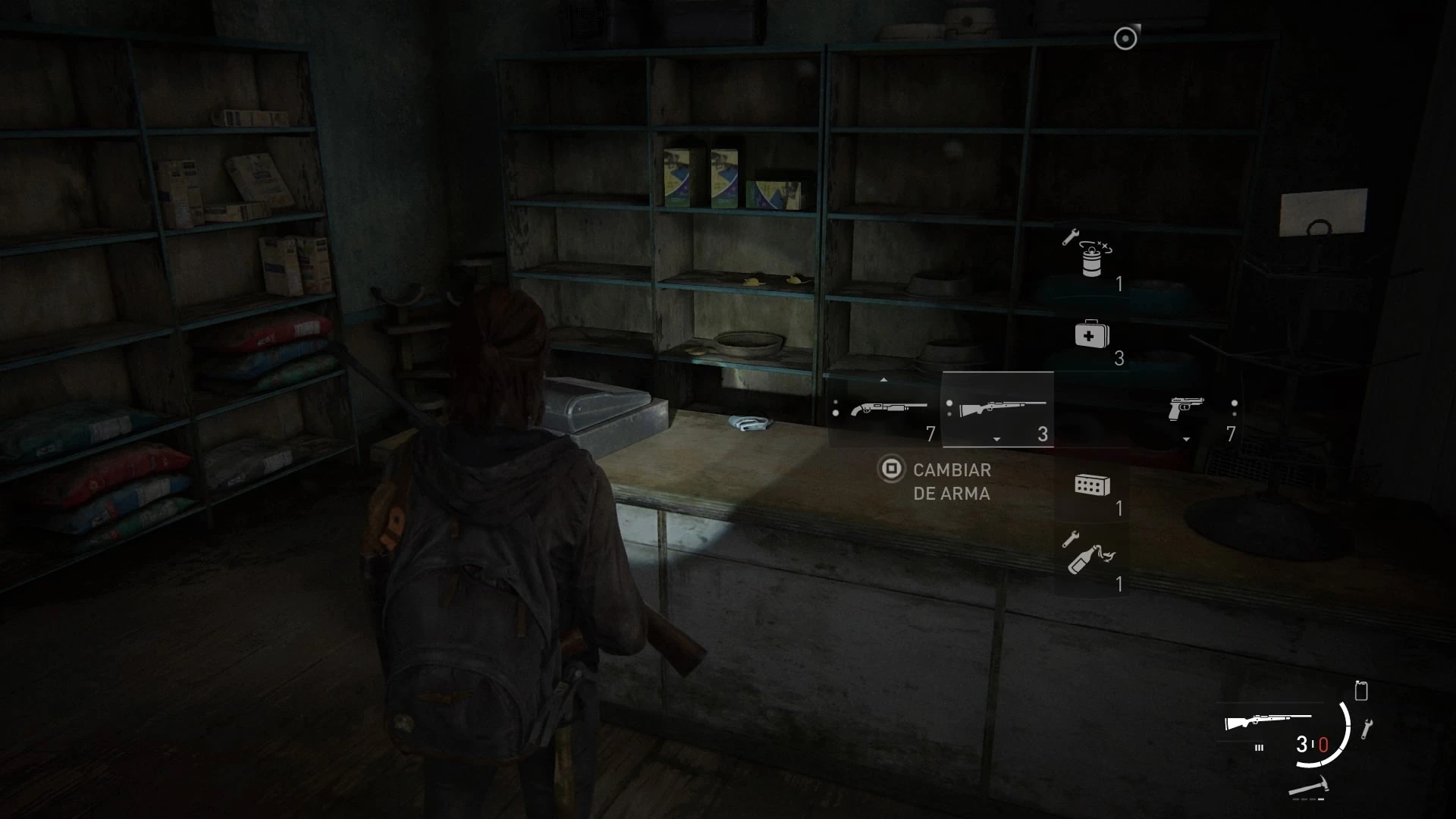Switch to the pistol weapon slot
This screenshot has height=819, width=1456.
coord(1186,408)
